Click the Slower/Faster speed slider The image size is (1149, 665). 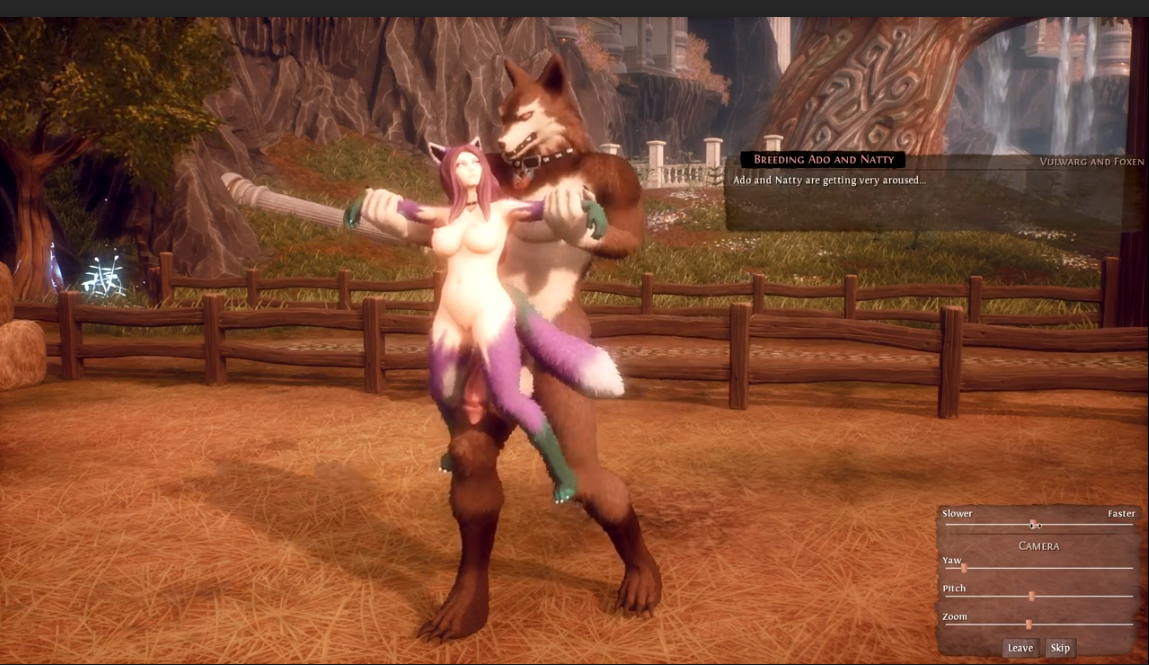click(x=1035, y=525)
